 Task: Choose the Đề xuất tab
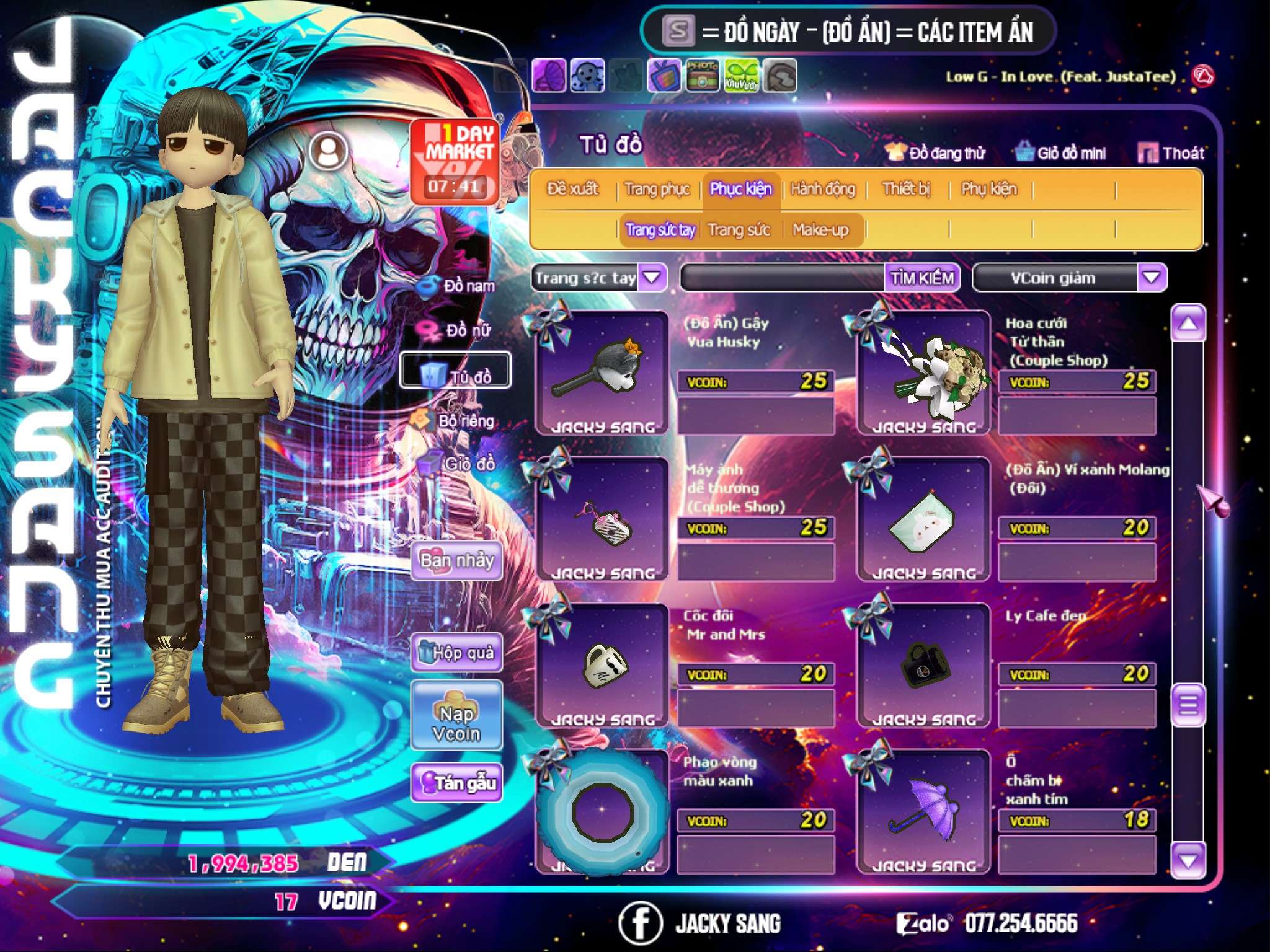(x=572, y=189)
